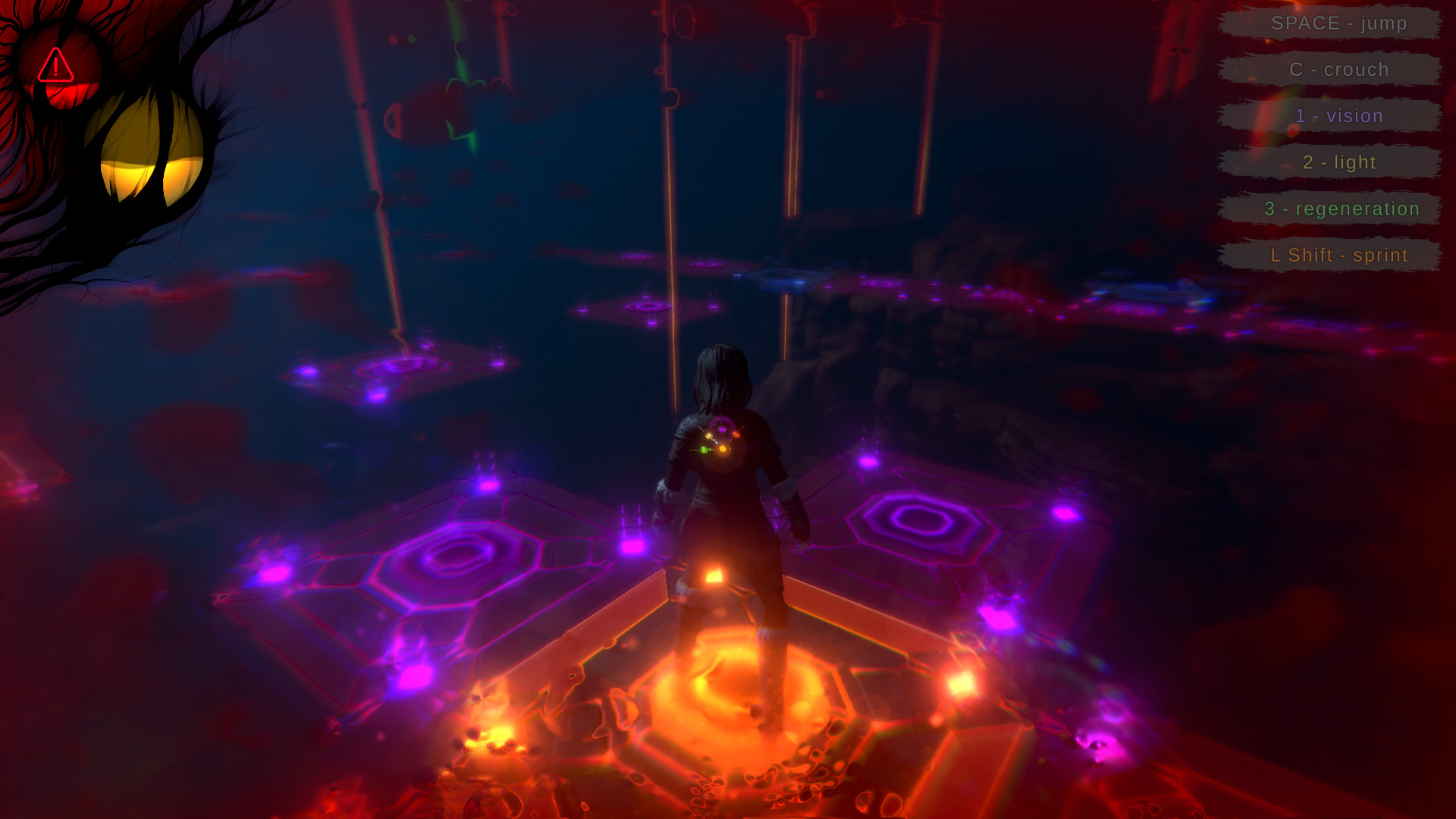This screenshot has height=819, width=1456.
Task: Open the 'C - crouch' keybind entry
Action: pos(1339,69)
